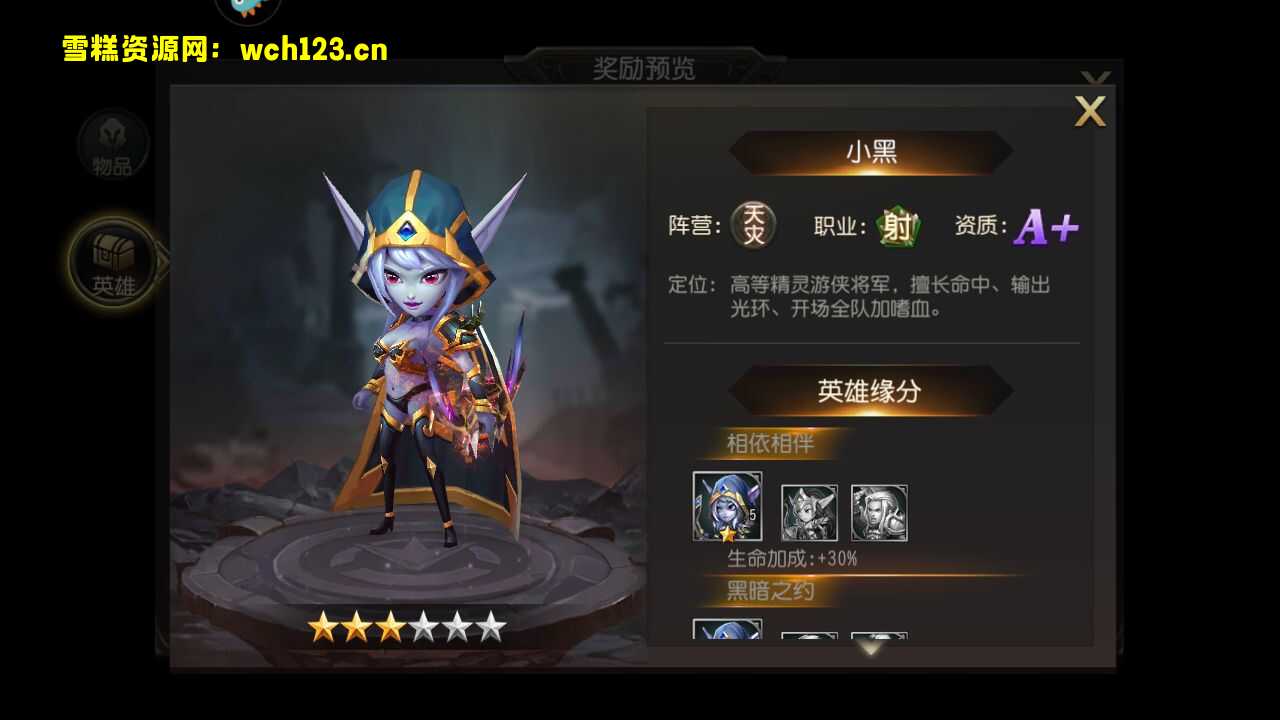Select the first 小黑 hero portrait under 相依相伴
The width and height of the screenshot is (1280, 720).
click(727, 509)
